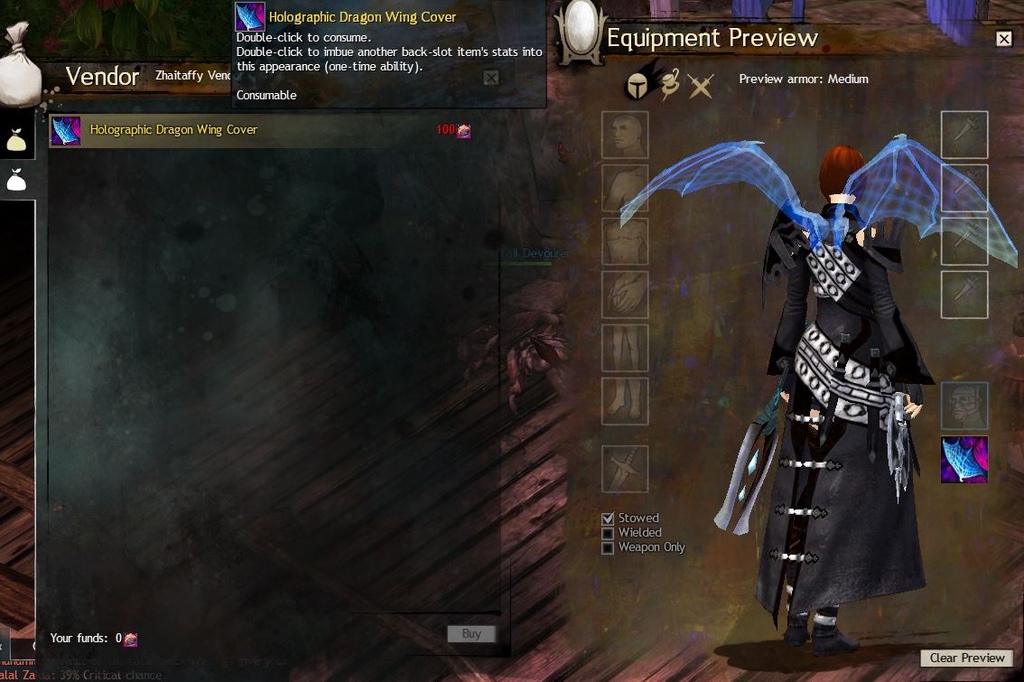The image size is (1024, 682).
Task: Select the wing cover back slot in preview
Action: (964, 459)
